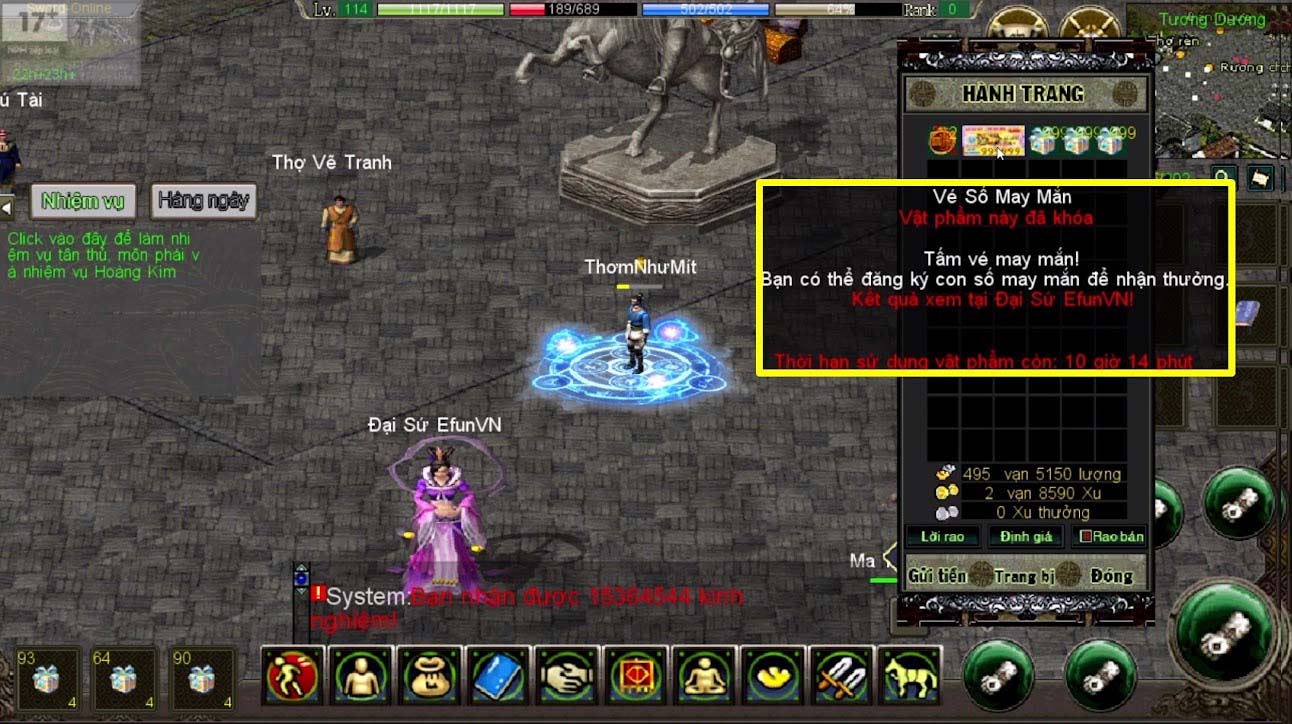
Task: Click the meditating figure toolbar icon
Action: click(x=705, y=675)
